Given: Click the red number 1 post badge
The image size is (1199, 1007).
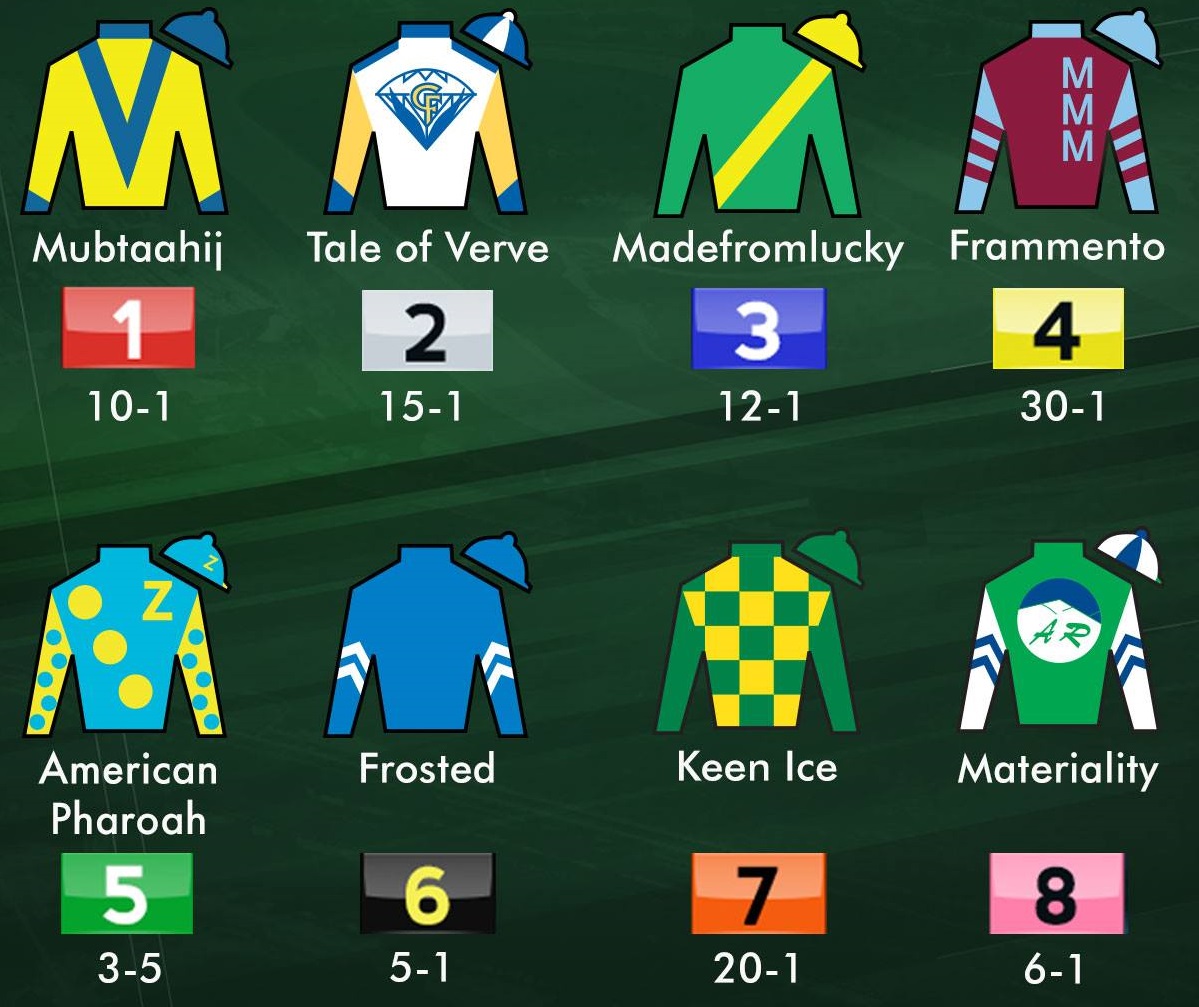Looking at the screenshot, I should [x=129, y=328].
